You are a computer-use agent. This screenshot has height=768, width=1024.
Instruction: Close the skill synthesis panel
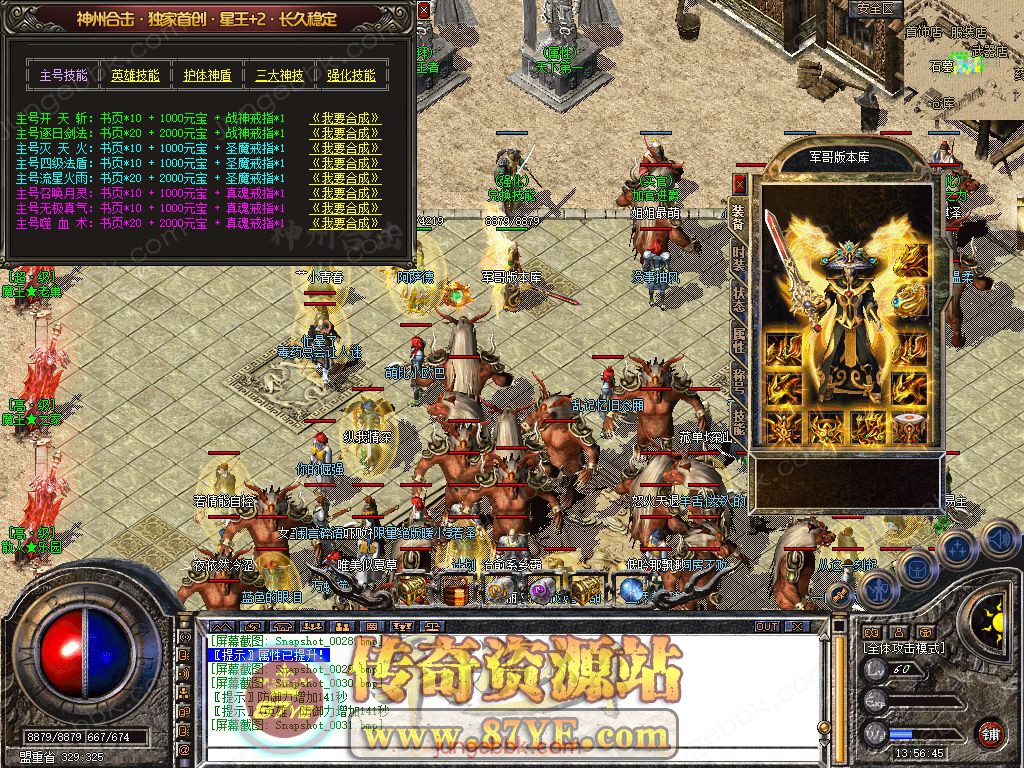point(424,10)
